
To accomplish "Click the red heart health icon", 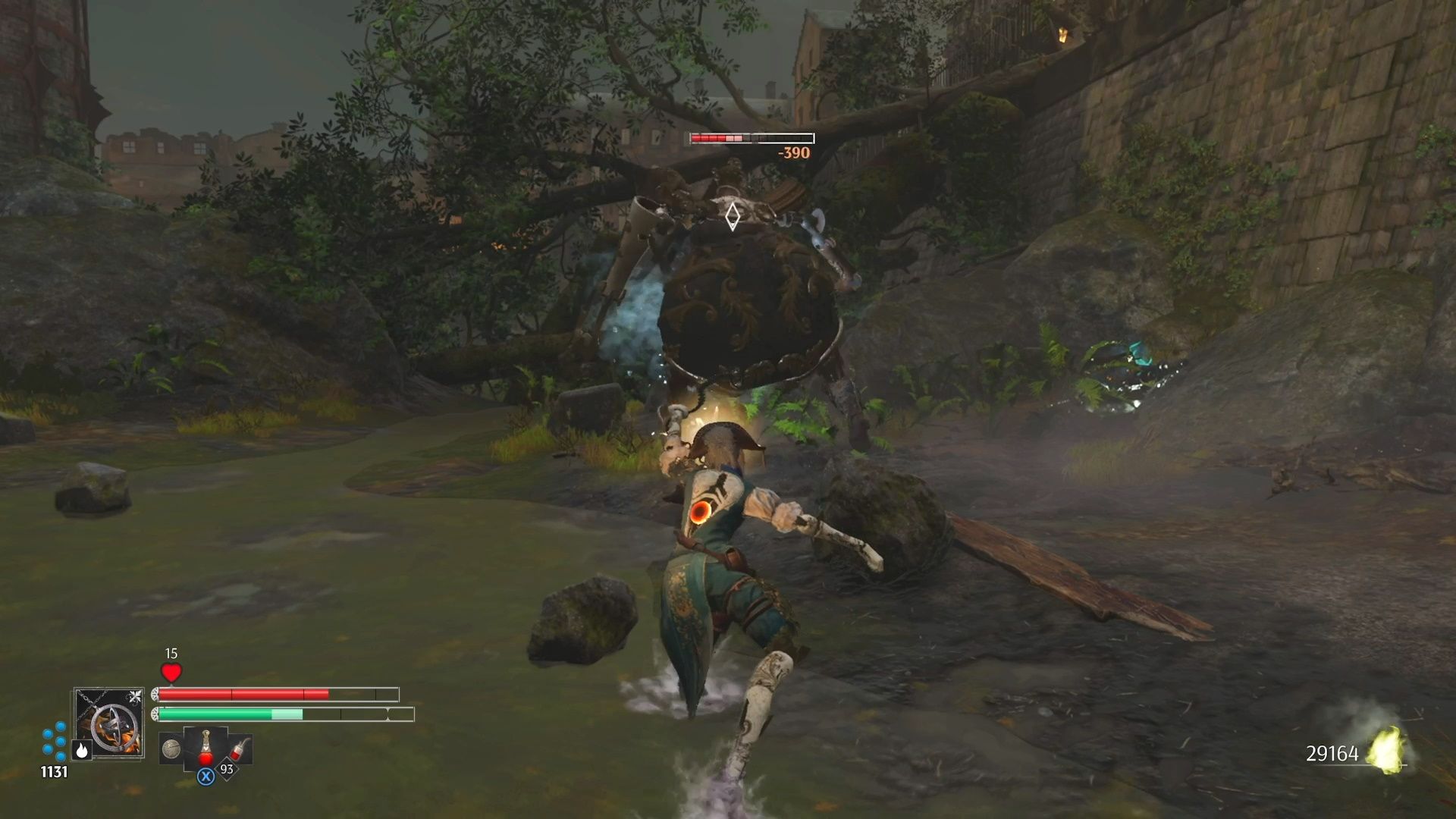I will point(170,673).
